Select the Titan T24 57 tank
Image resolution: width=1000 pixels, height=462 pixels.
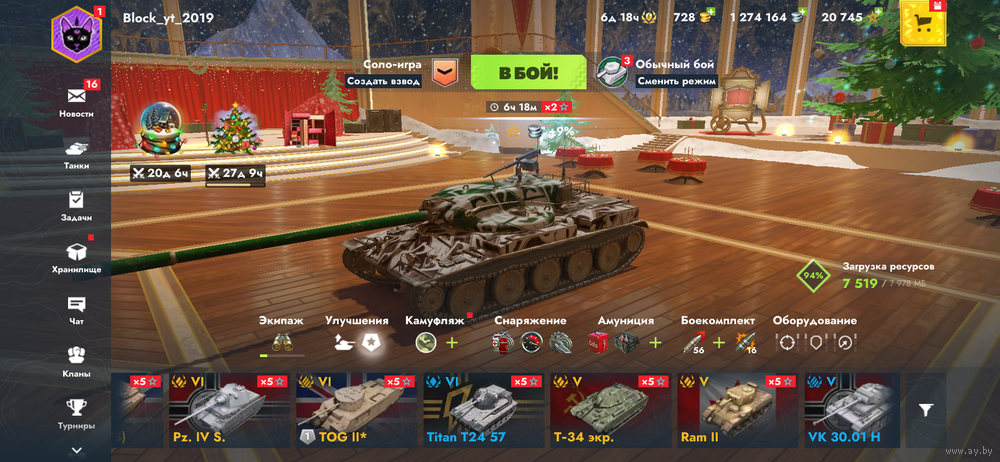tap(481, 410)
